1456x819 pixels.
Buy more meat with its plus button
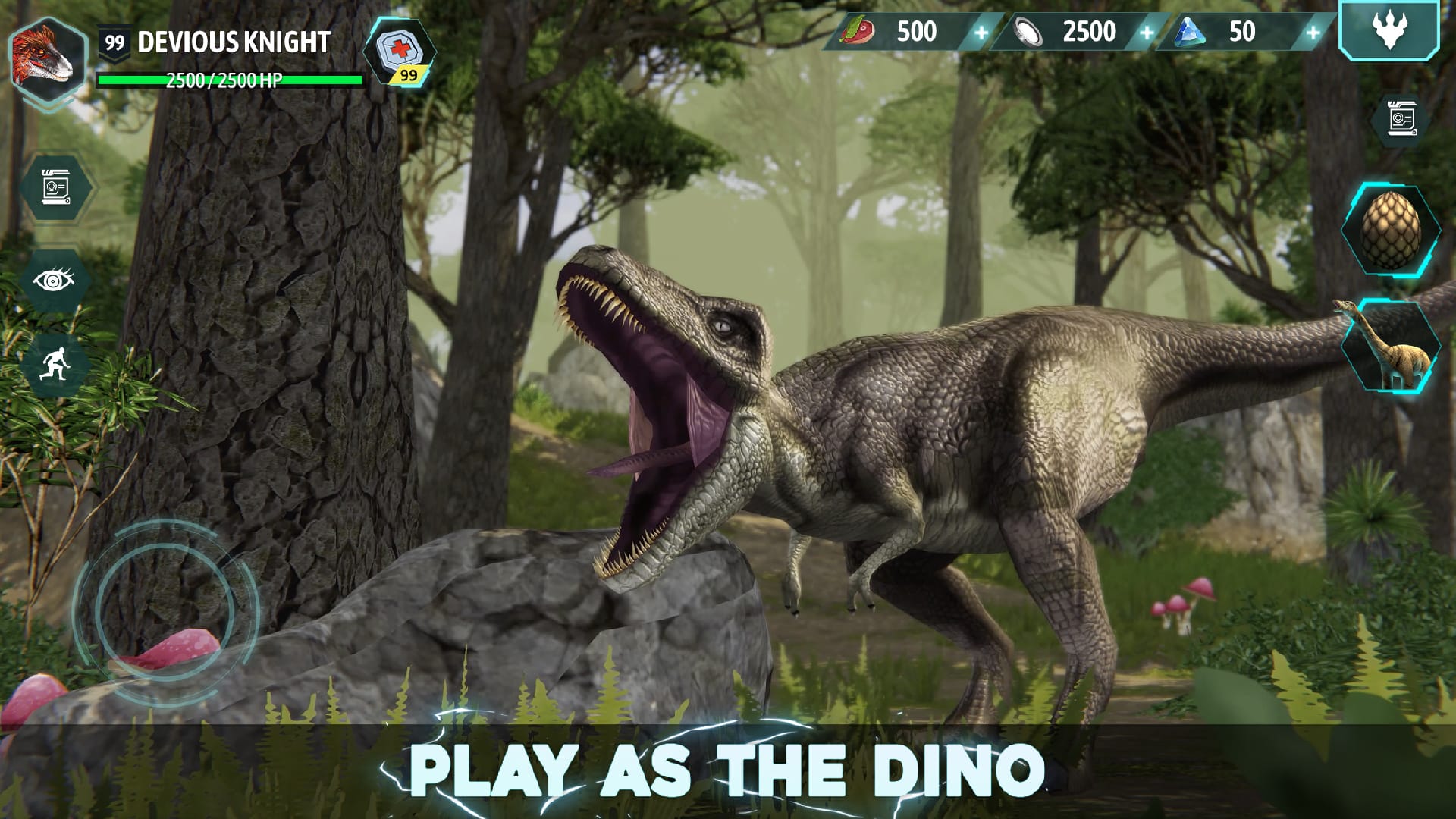(981, 32)
